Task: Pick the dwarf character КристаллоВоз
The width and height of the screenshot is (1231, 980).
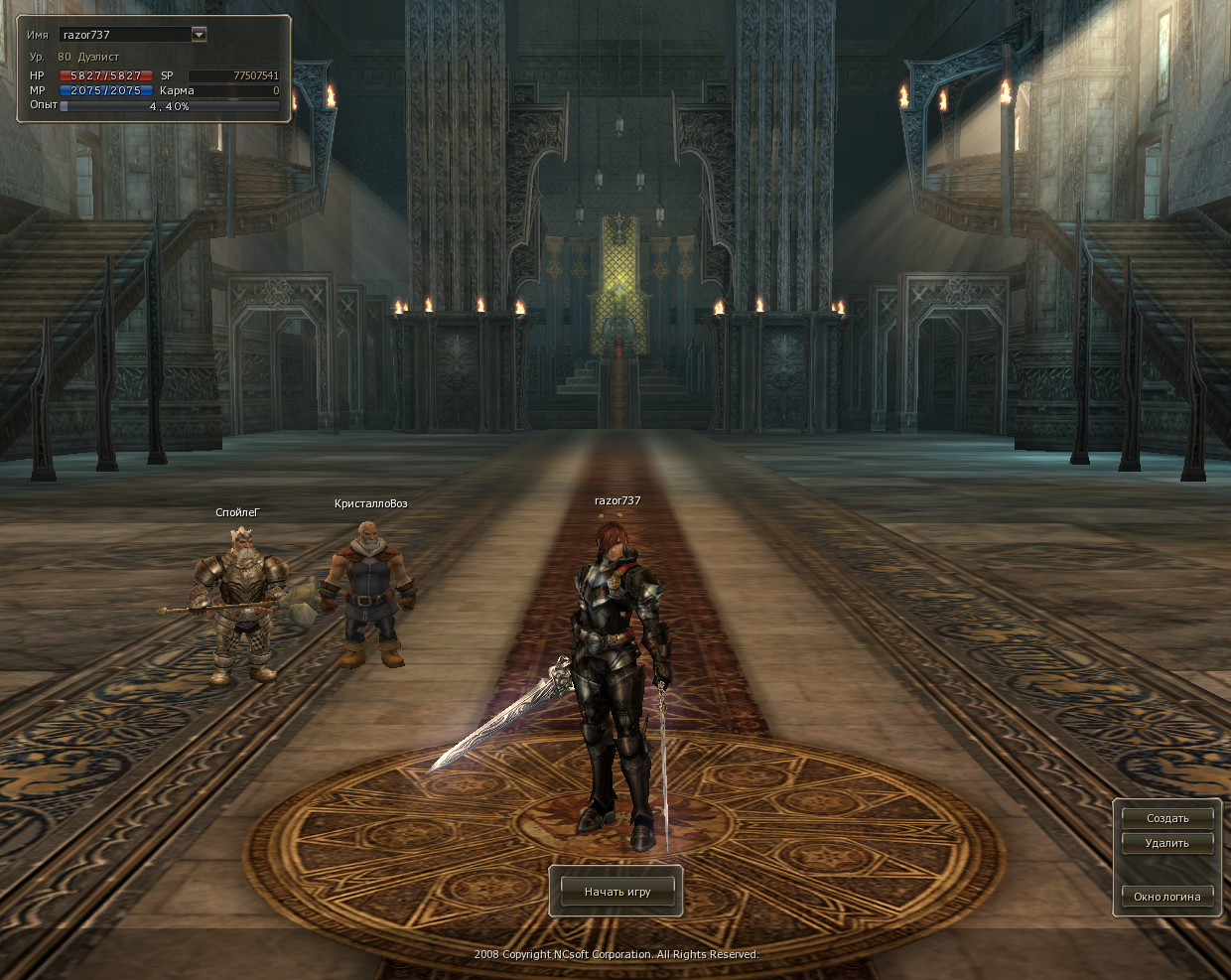Action: pyautogui.click(x=369, y=594)
